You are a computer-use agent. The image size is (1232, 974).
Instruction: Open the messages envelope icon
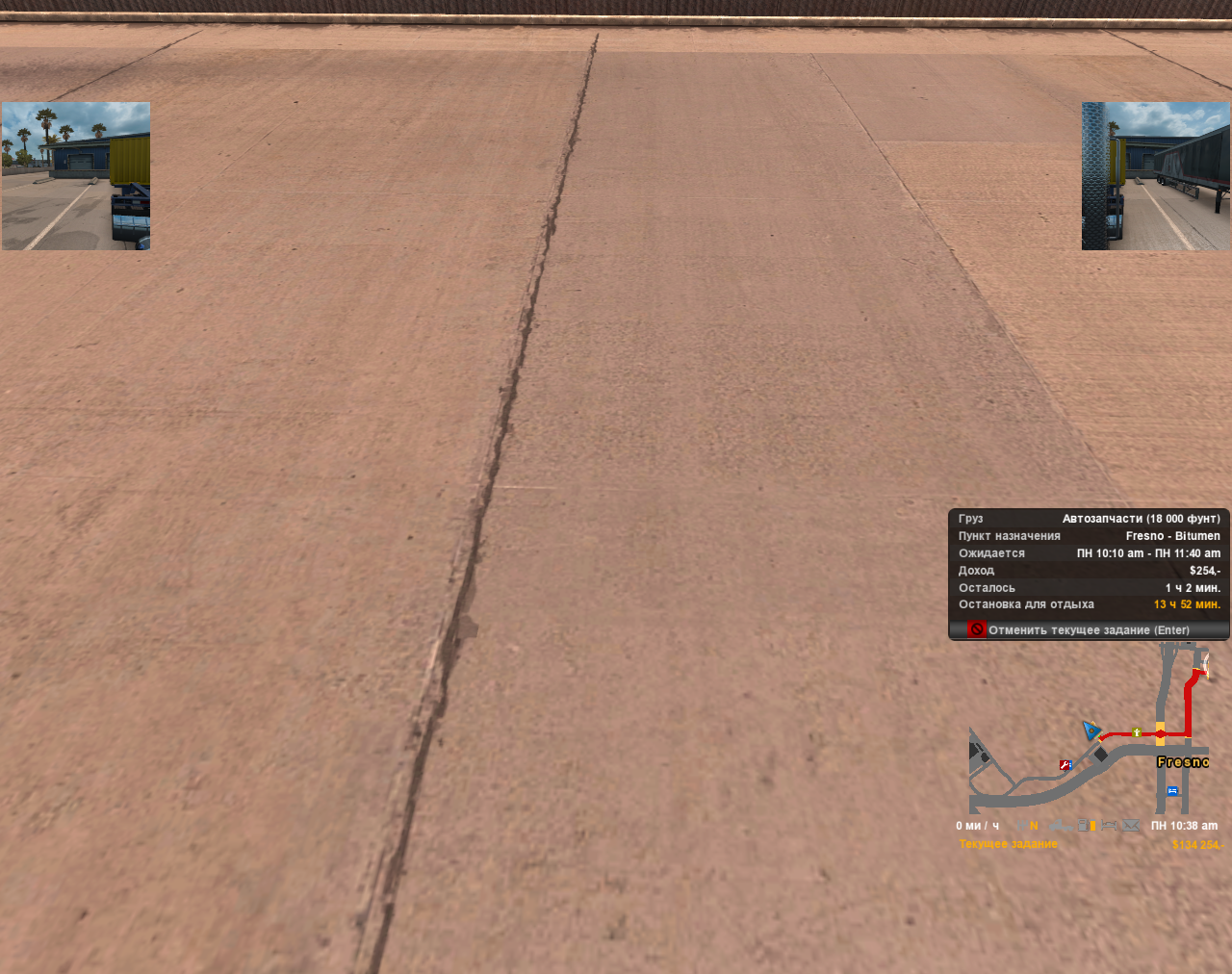[x=1131, y=825]
